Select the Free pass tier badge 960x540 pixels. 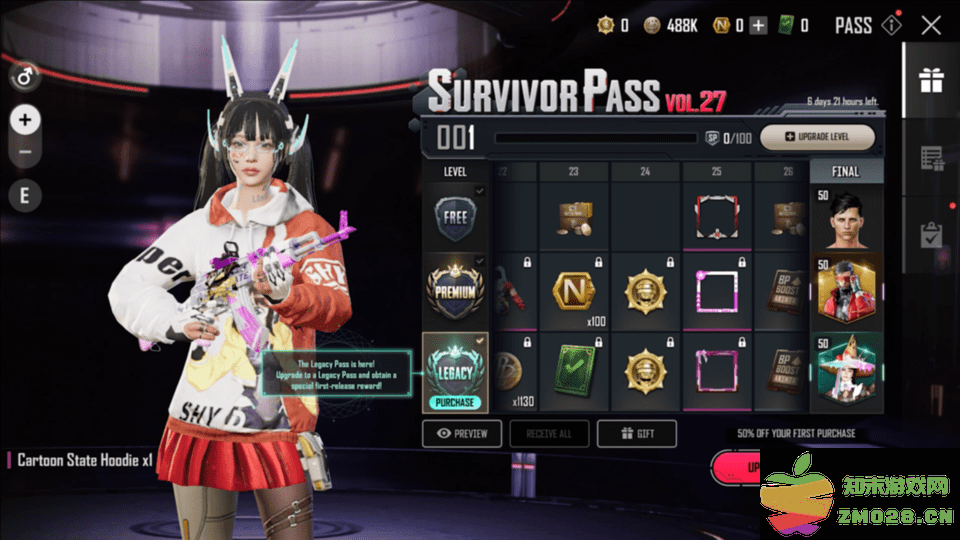(x=455, y=218)
